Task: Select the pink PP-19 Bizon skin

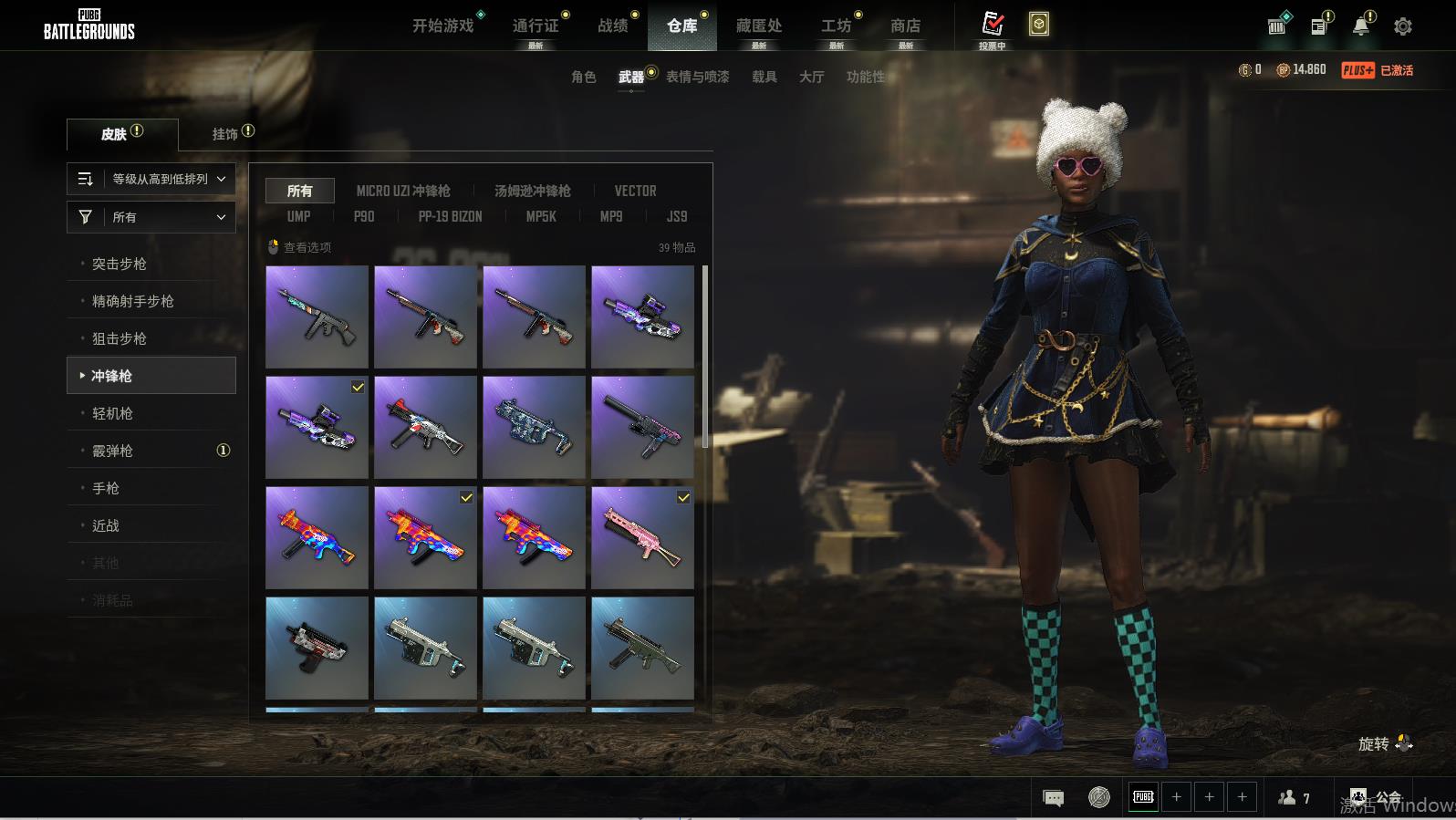Action: pyautogui.click(x=642, y=537)
